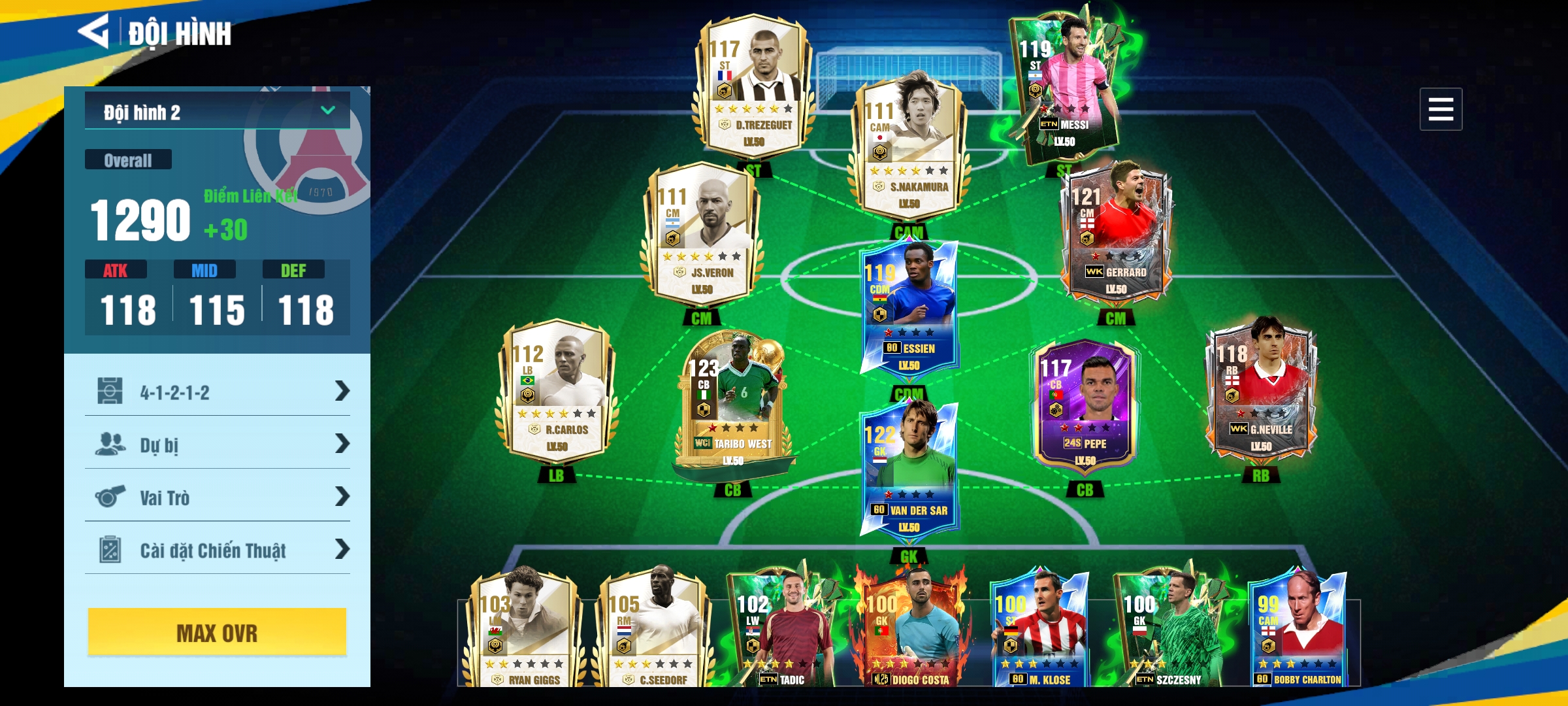
Task: Open the hamburger menu icon
Action: coord(1440,109)
